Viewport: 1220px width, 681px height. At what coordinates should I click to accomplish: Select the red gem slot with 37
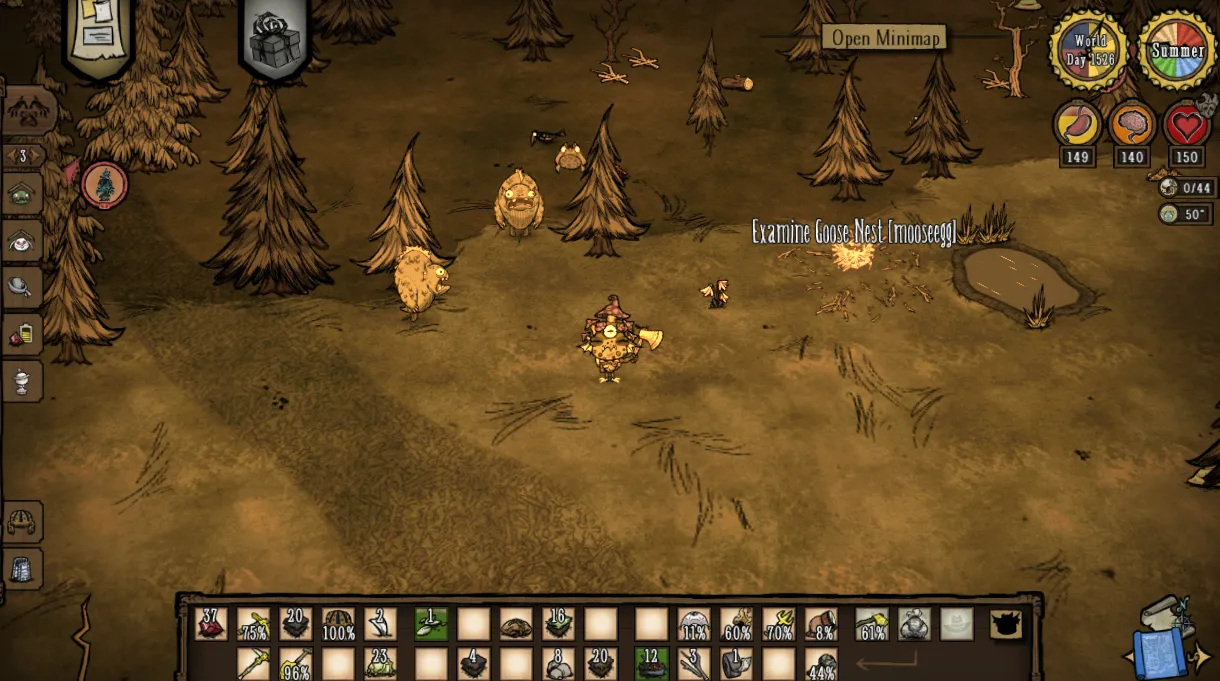211,624
